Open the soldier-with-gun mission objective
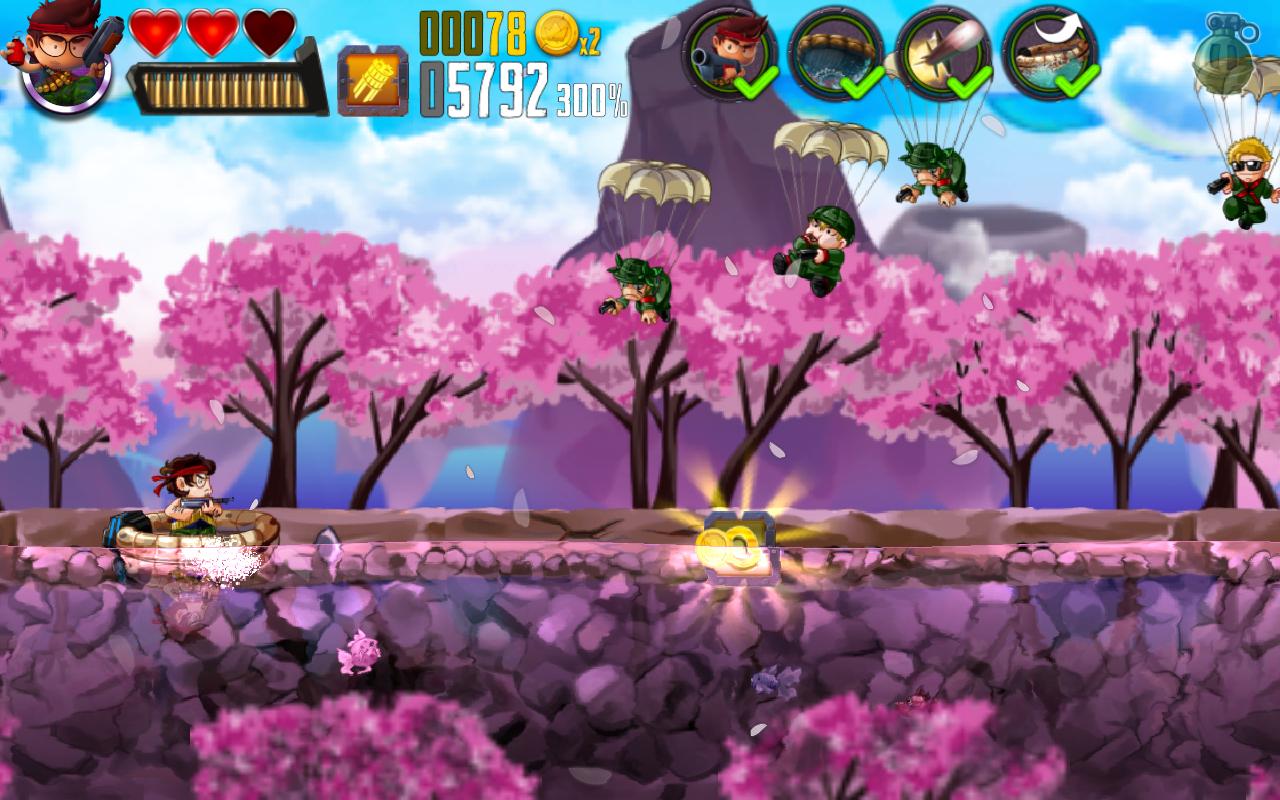The image size is (1280, 800). [729, 53]
